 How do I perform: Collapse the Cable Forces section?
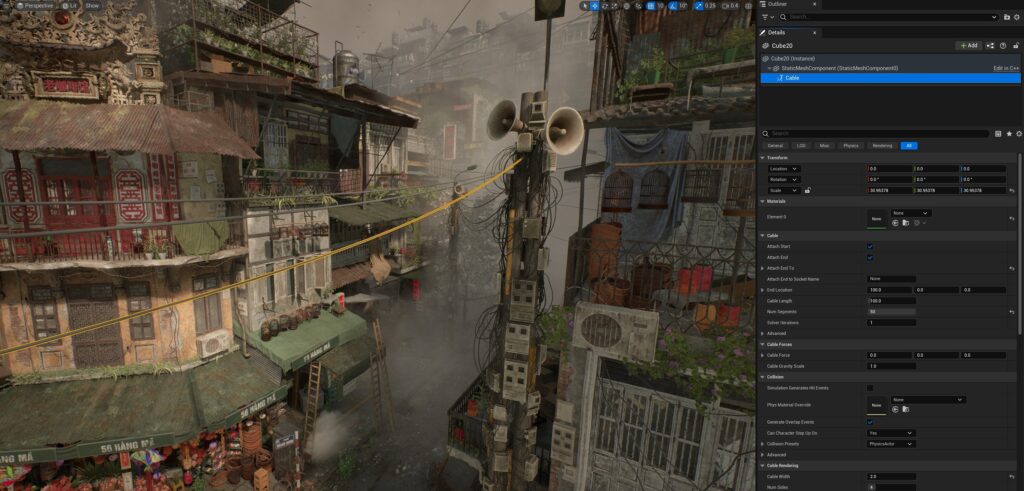764,345
